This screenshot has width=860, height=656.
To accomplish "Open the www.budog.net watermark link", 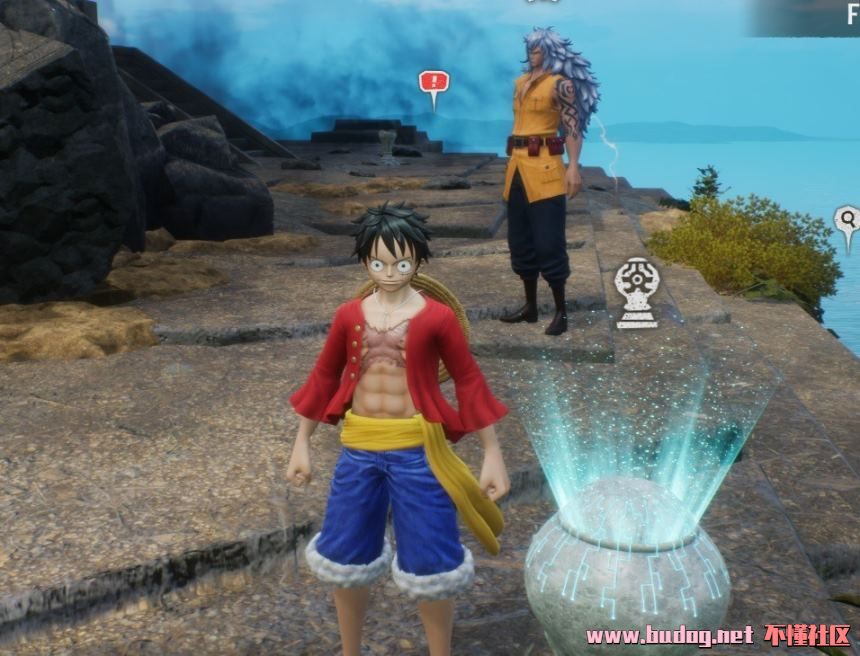I will click(669, 635).
